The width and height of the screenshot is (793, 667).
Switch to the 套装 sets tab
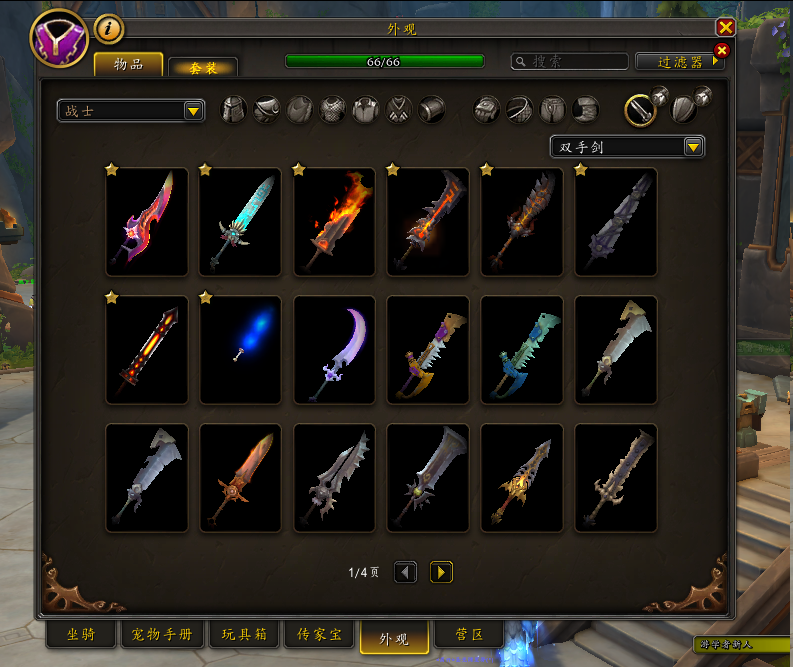[203, 67]
